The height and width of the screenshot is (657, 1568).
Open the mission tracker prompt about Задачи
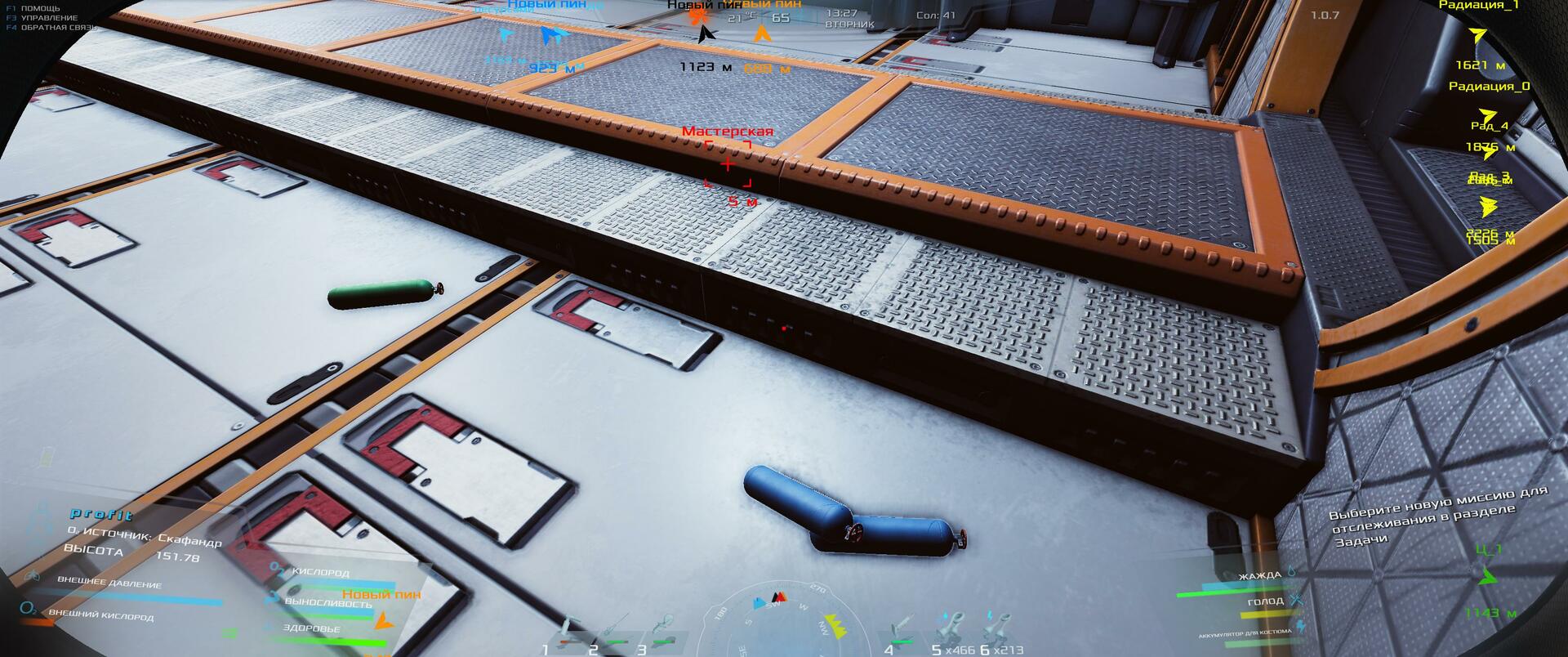pos(1439,515)
